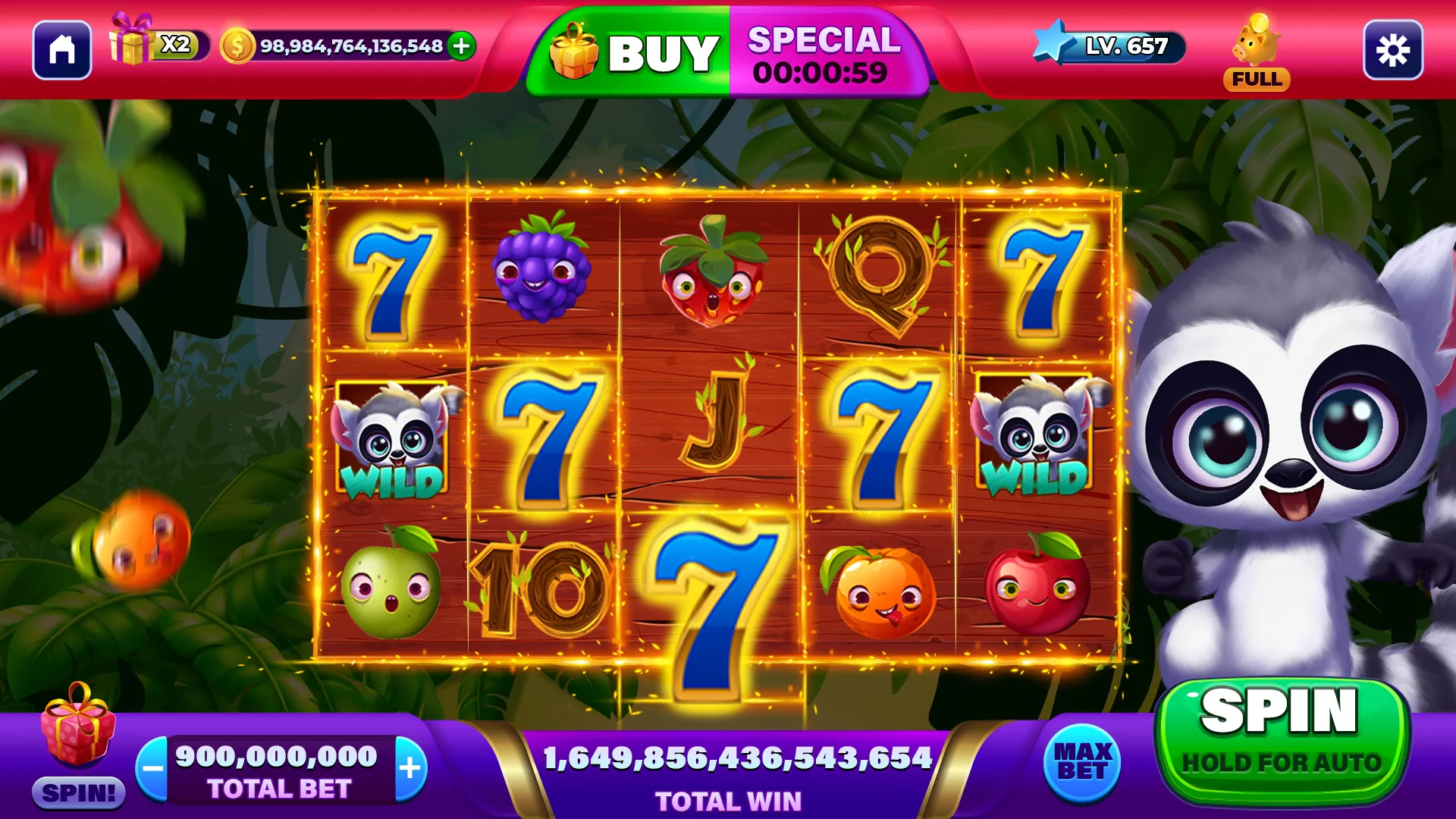Tap the TOTAL WIN amount display
The width and height of the screenshot is (1456, 819).
737,757
